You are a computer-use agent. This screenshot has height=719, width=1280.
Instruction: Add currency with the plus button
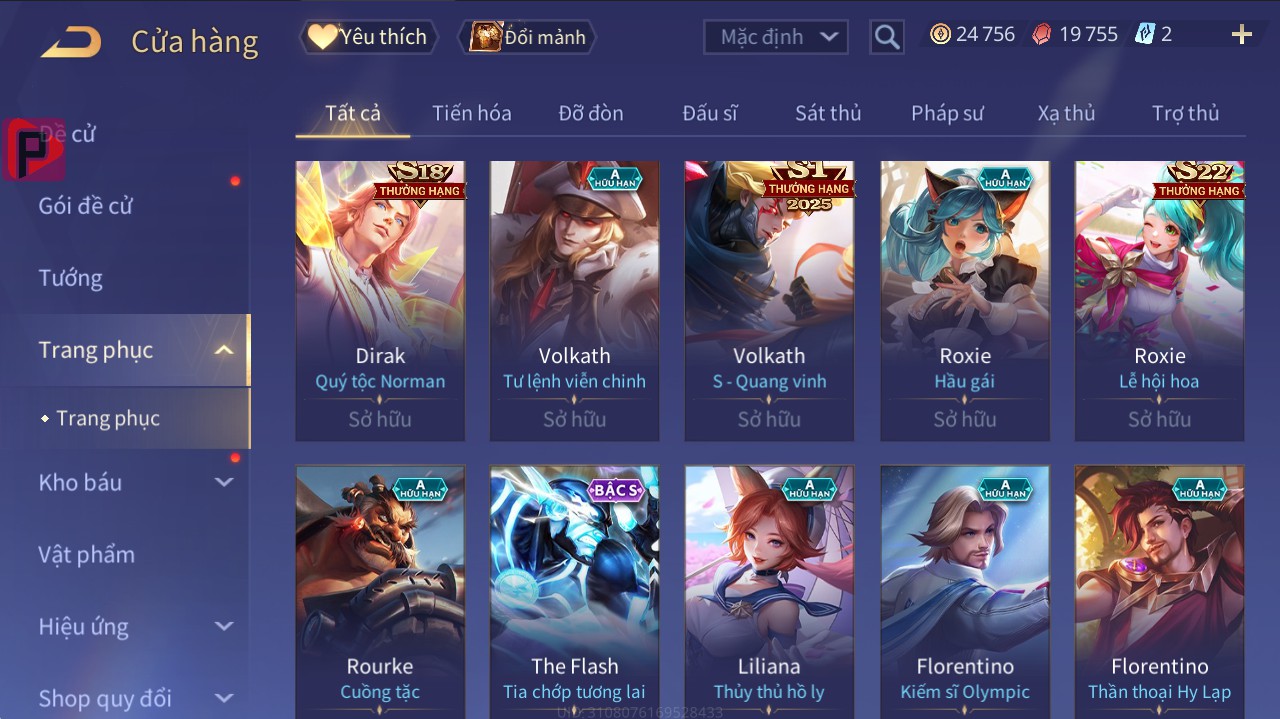pos(1241,36)
